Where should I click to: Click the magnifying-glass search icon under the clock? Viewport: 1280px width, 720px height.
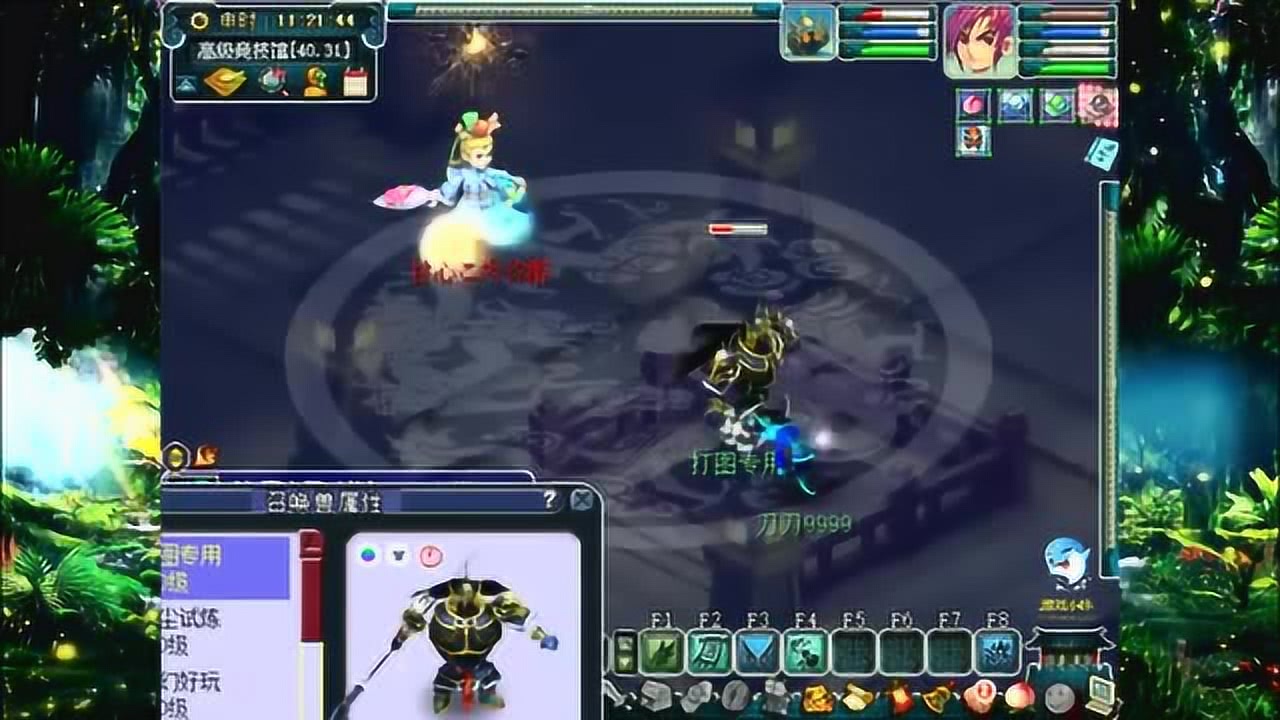click(272, 81)
